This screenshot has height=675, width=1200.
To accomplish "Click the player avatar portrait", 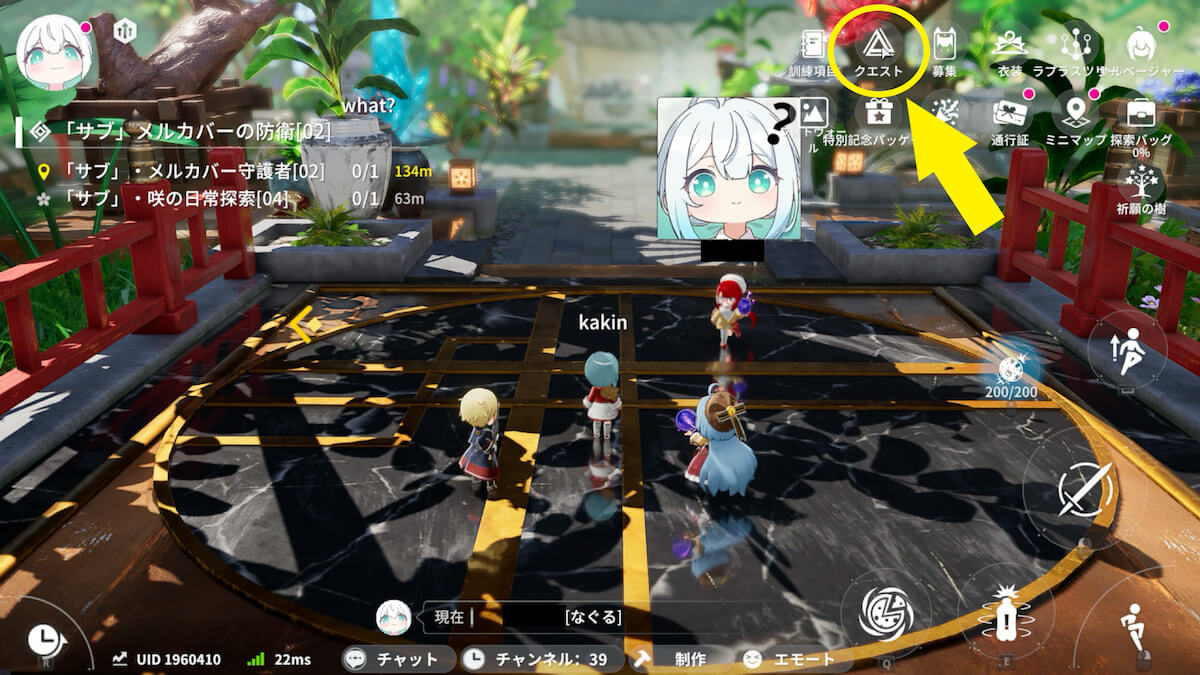I will pos(56,52).
